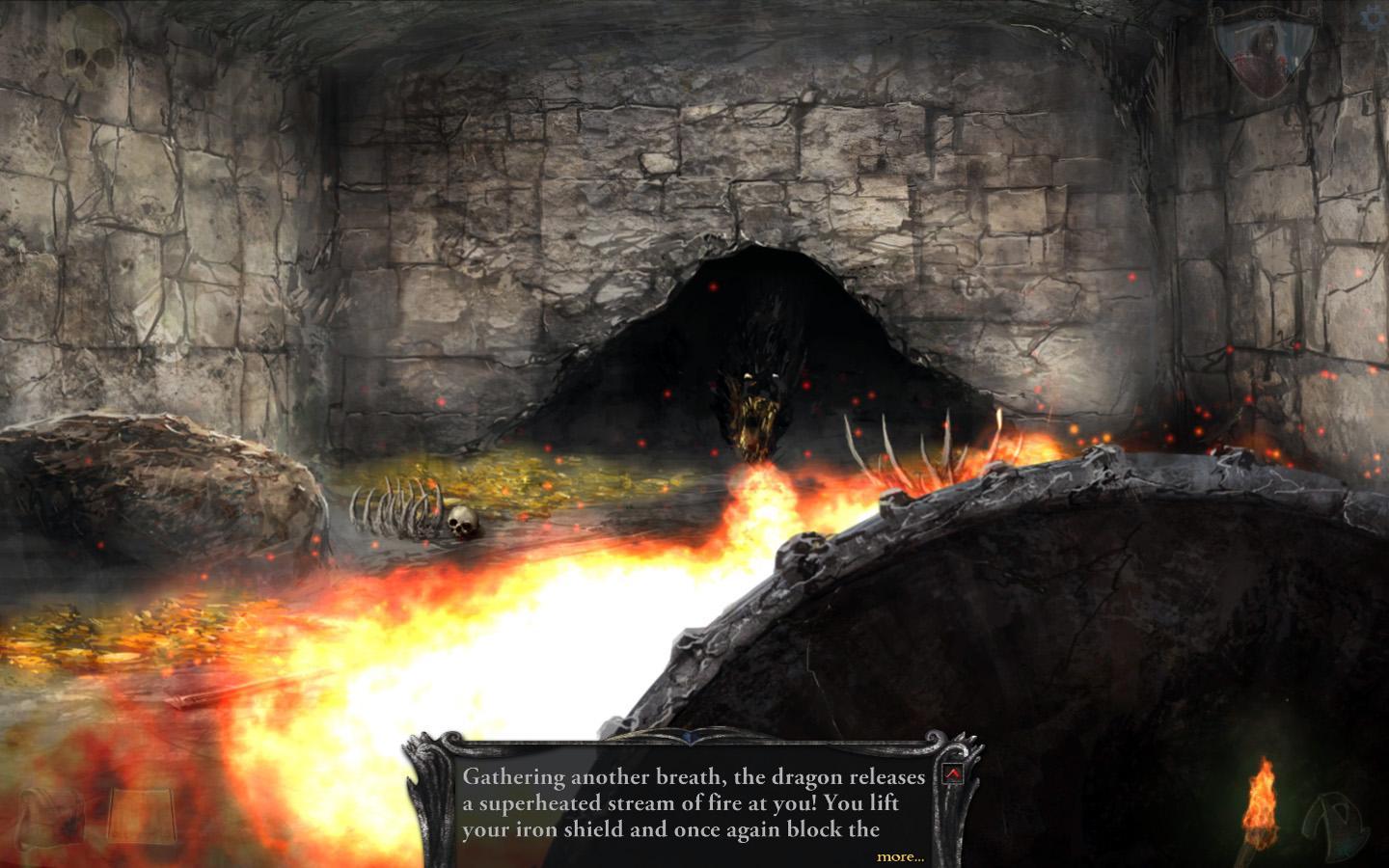Click the ornate top crest of the message box
This screenshot has width=1389, height=868.
[690, 735]
